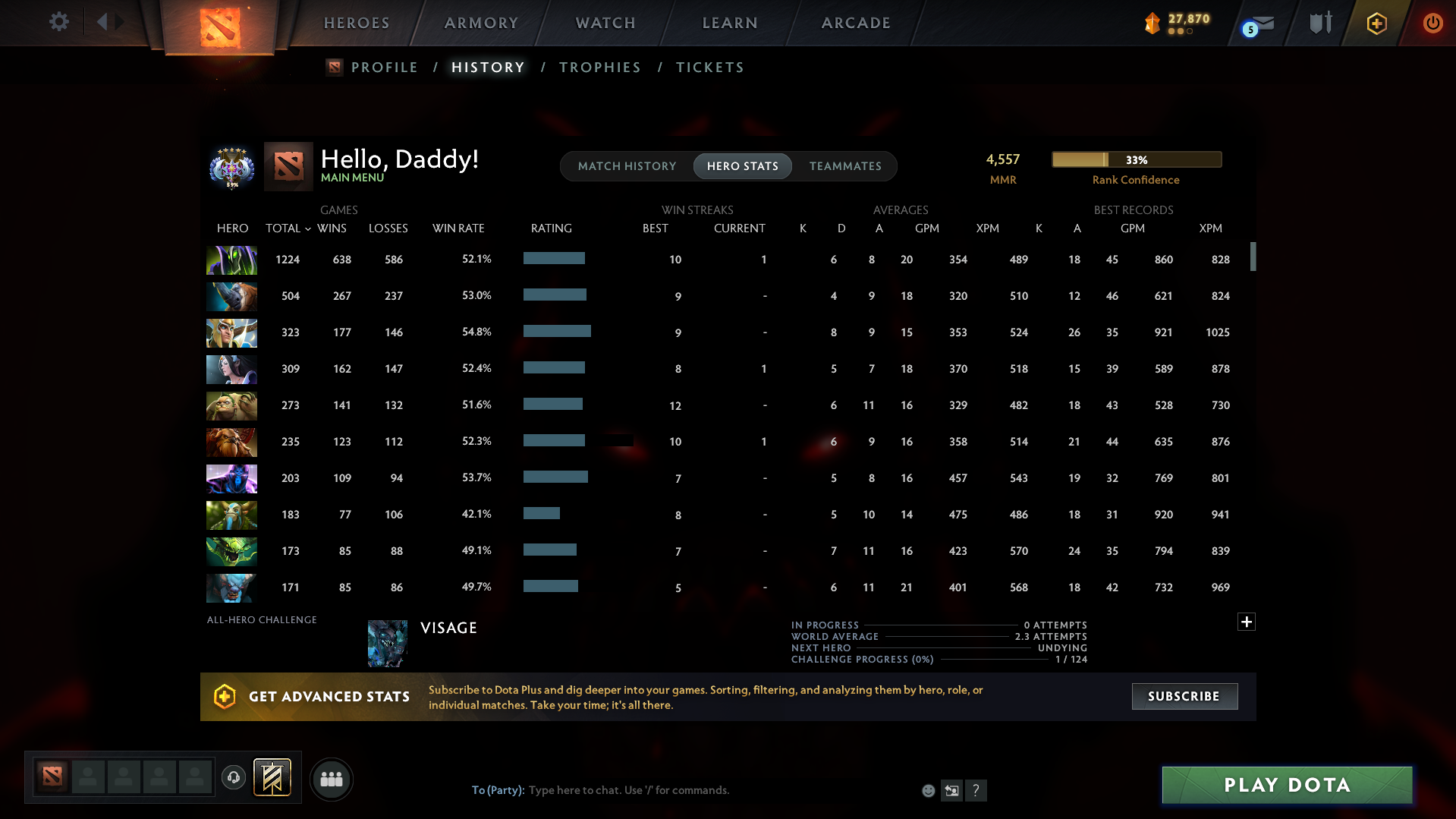Click the Rank Confidence progress bar
1456x819 pixels.
pos(1136,159)
